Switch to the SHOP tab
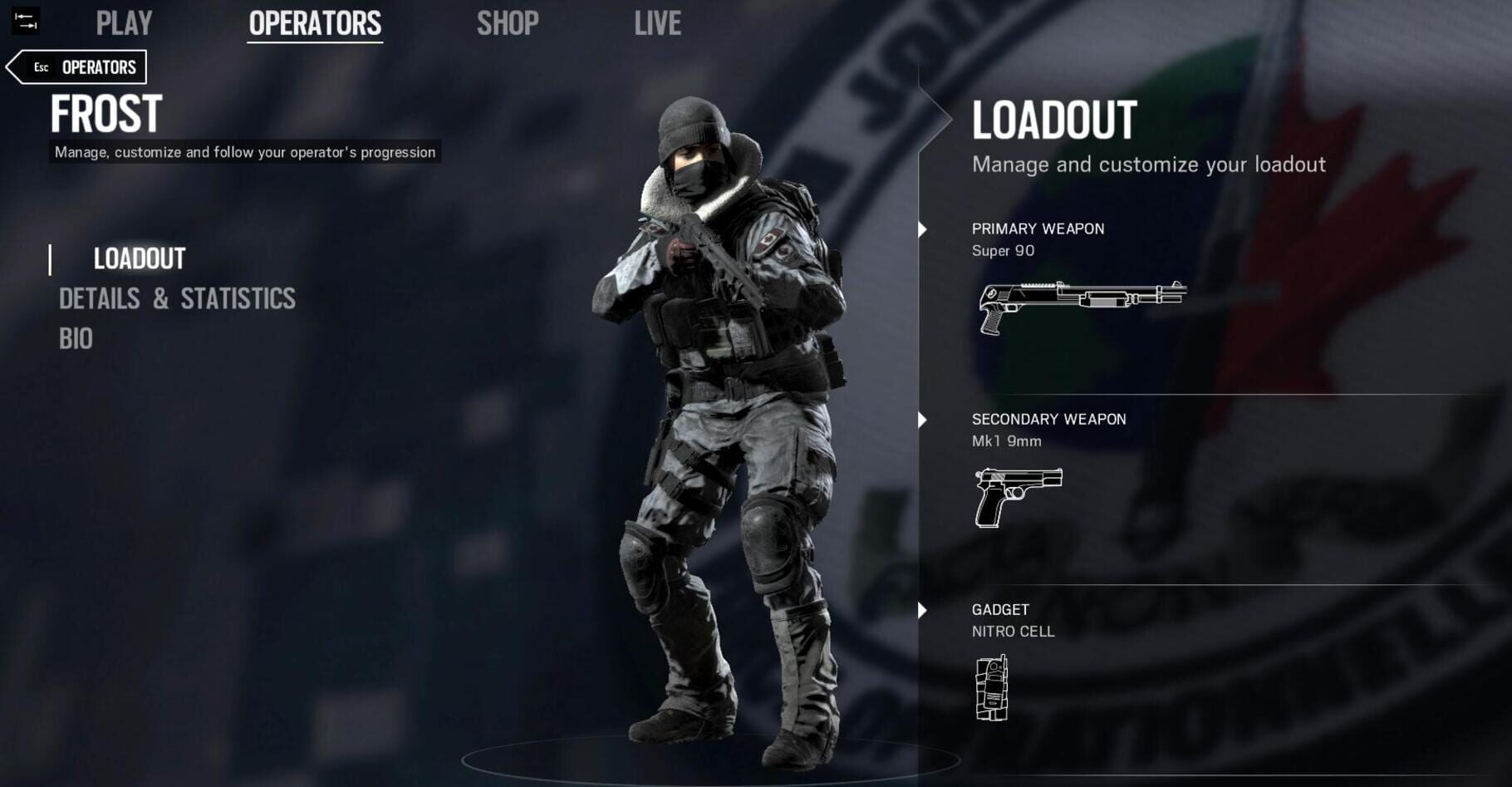This screenshot has height=787, width=1512. [508, 23]
